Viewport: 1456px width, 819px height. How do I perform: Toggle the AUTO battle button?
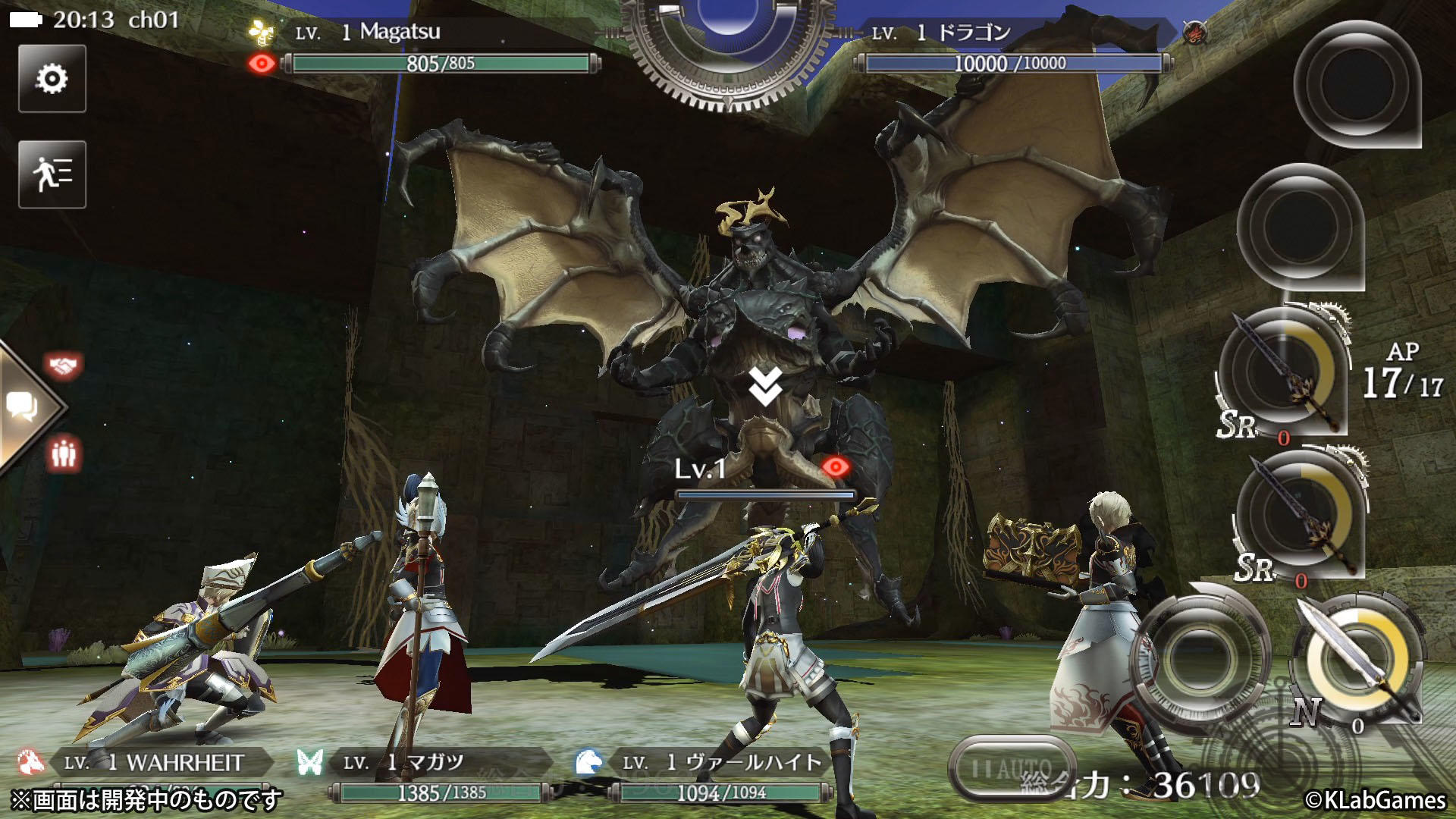point(1012,769)
